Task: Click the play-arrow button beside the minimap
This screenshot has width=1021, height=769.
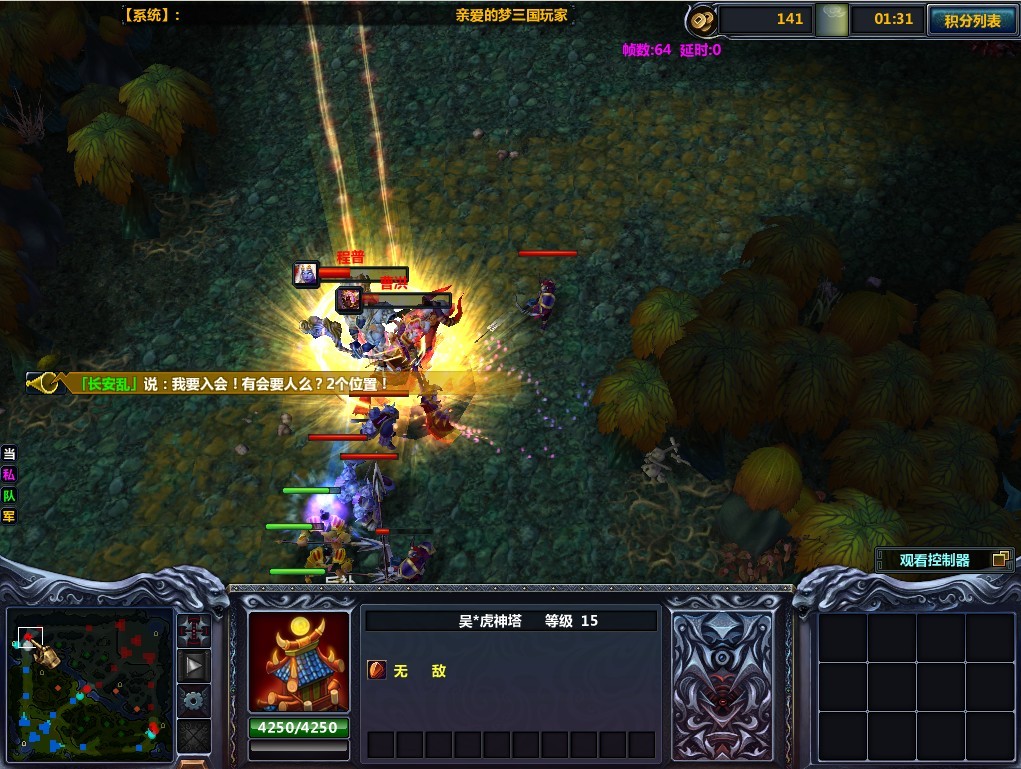Action: [x=193, y=665]
